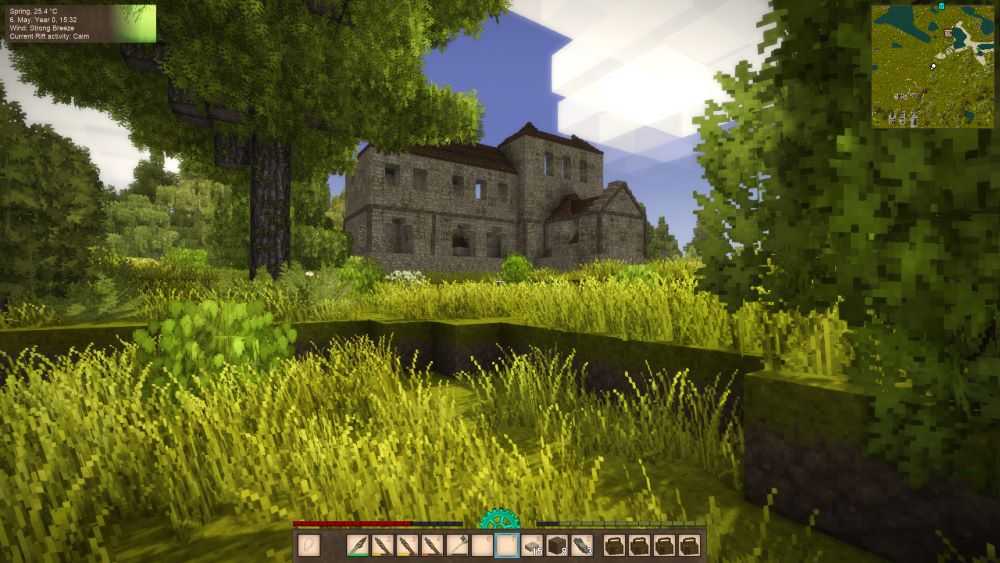The image size is (1000, 563).
Task: Select the tool with green durability bar
Action: (358, 545)
